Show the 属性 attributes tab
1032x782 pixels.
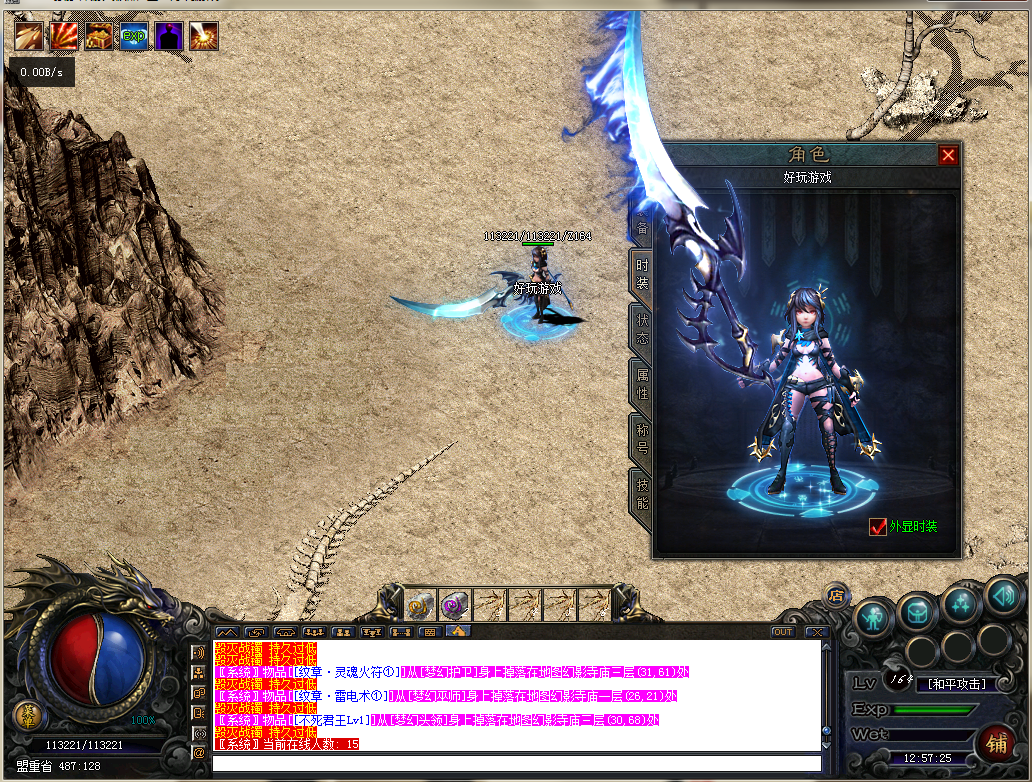click(641, 385)
